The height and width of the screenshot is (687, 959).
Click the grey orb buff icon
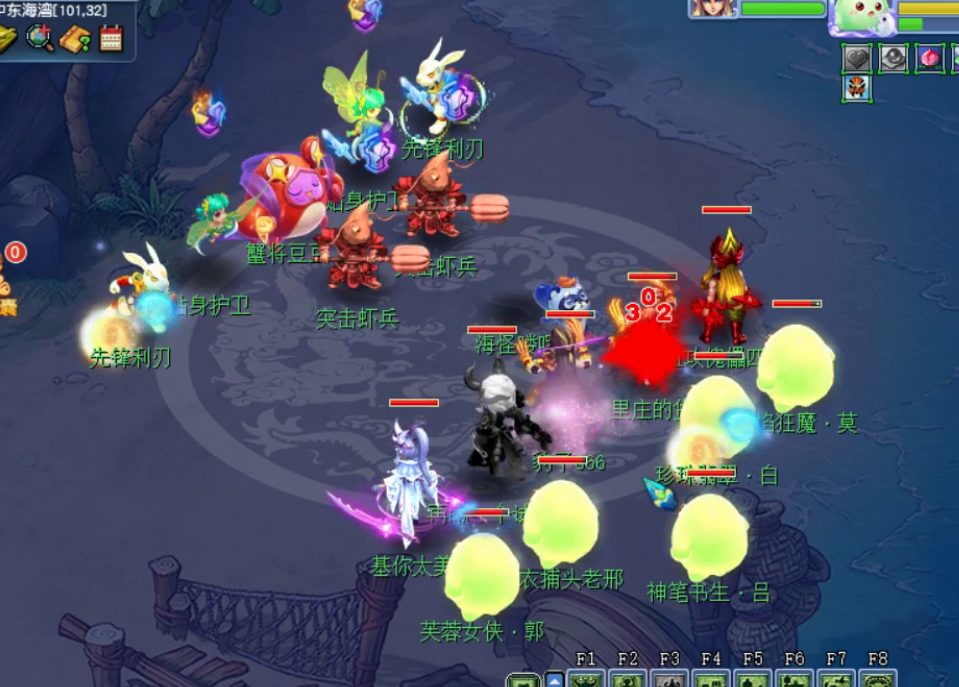[x=893, y=58]
